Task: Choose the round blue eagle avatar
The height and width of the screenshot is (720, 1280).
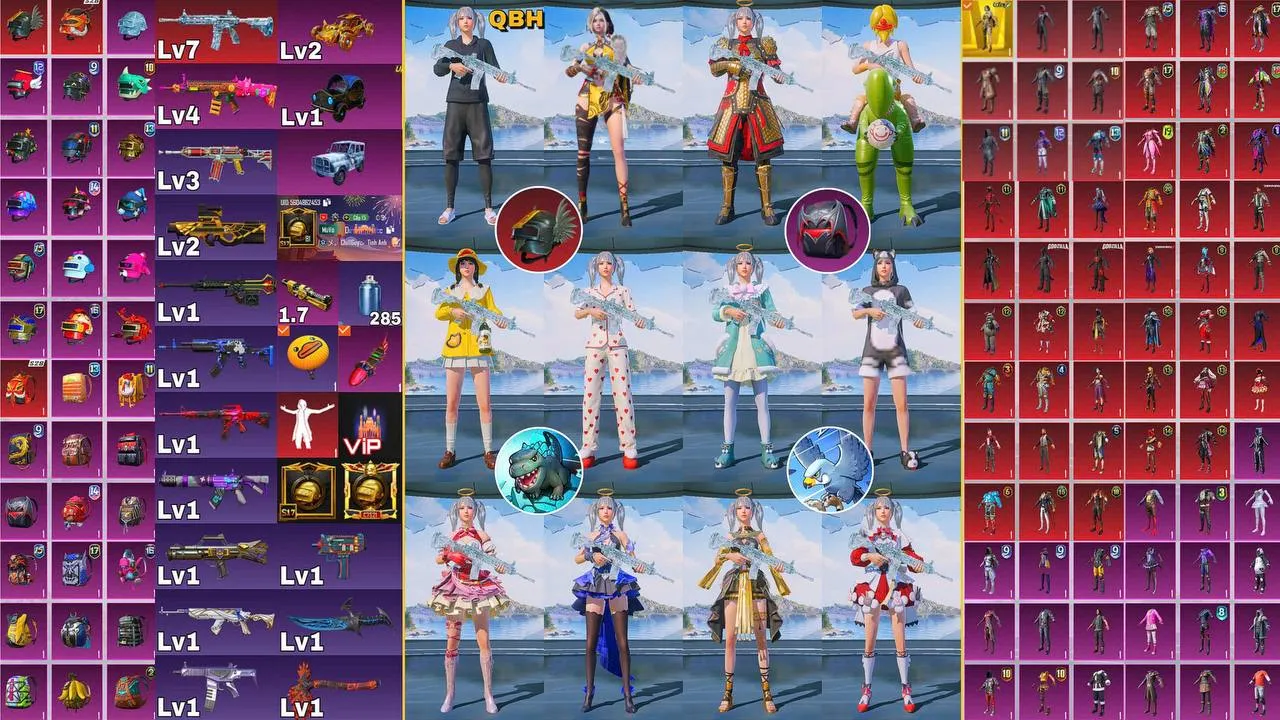Action: click(829, 470)
